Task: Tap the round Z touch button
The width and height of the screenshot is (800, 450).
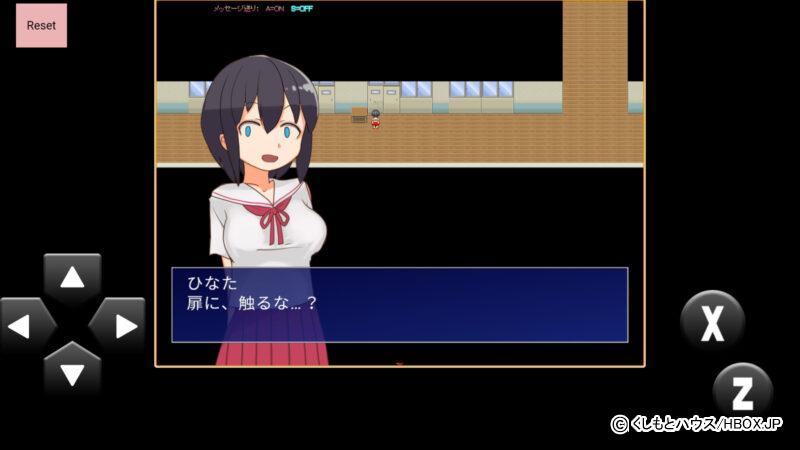Action: [x=742, y=389]
